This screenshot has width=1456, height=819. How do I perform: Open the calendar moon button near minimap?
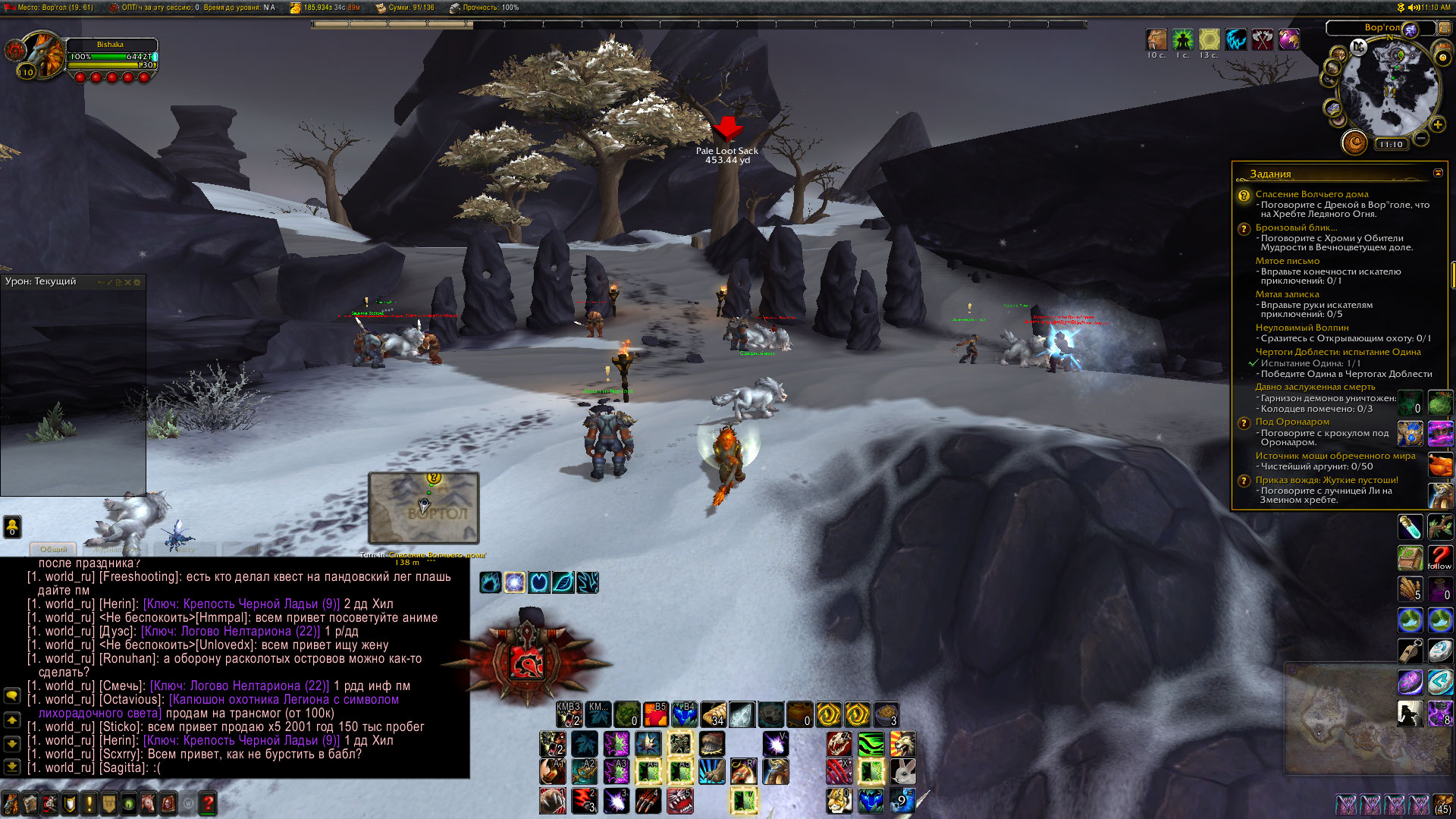(x=1354, y=142)
